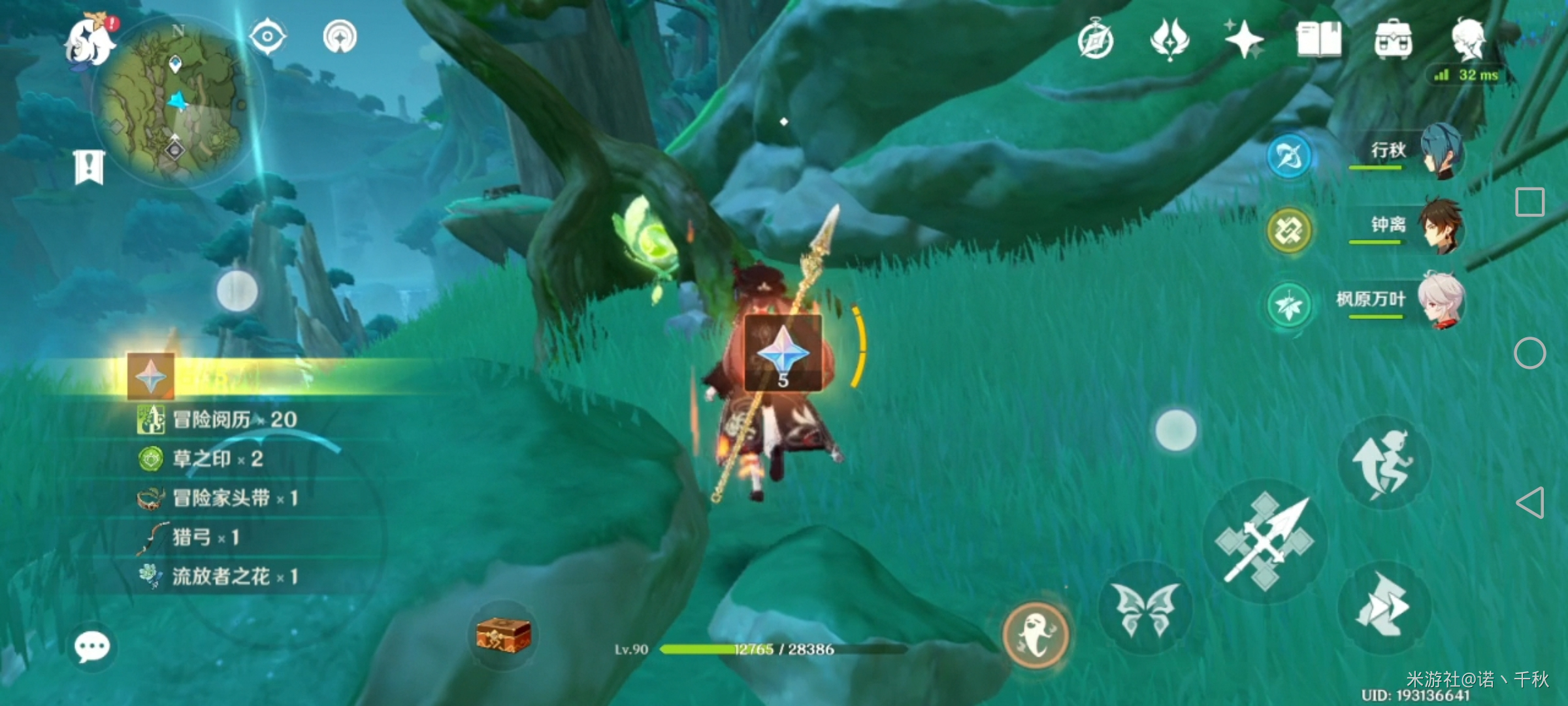Image resolution: width=1568 pixels, height=706 pixels.
Task: Open the character profile screen
Action: 1468,39
